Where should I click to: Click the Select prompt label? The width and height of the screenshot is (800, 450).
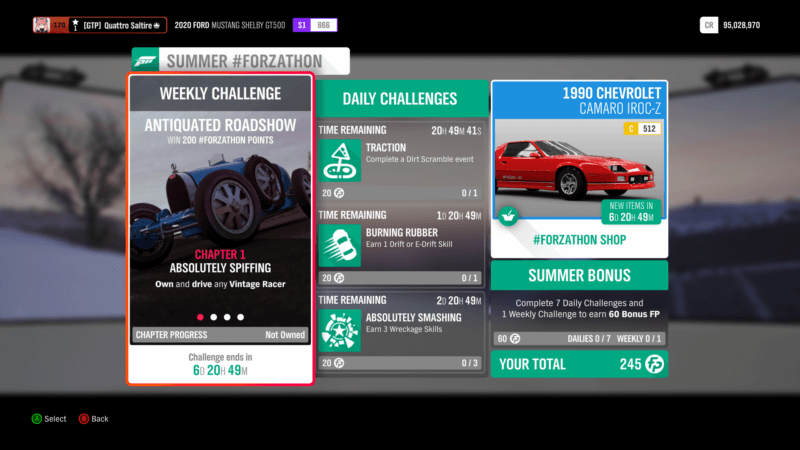pos(55,419)
